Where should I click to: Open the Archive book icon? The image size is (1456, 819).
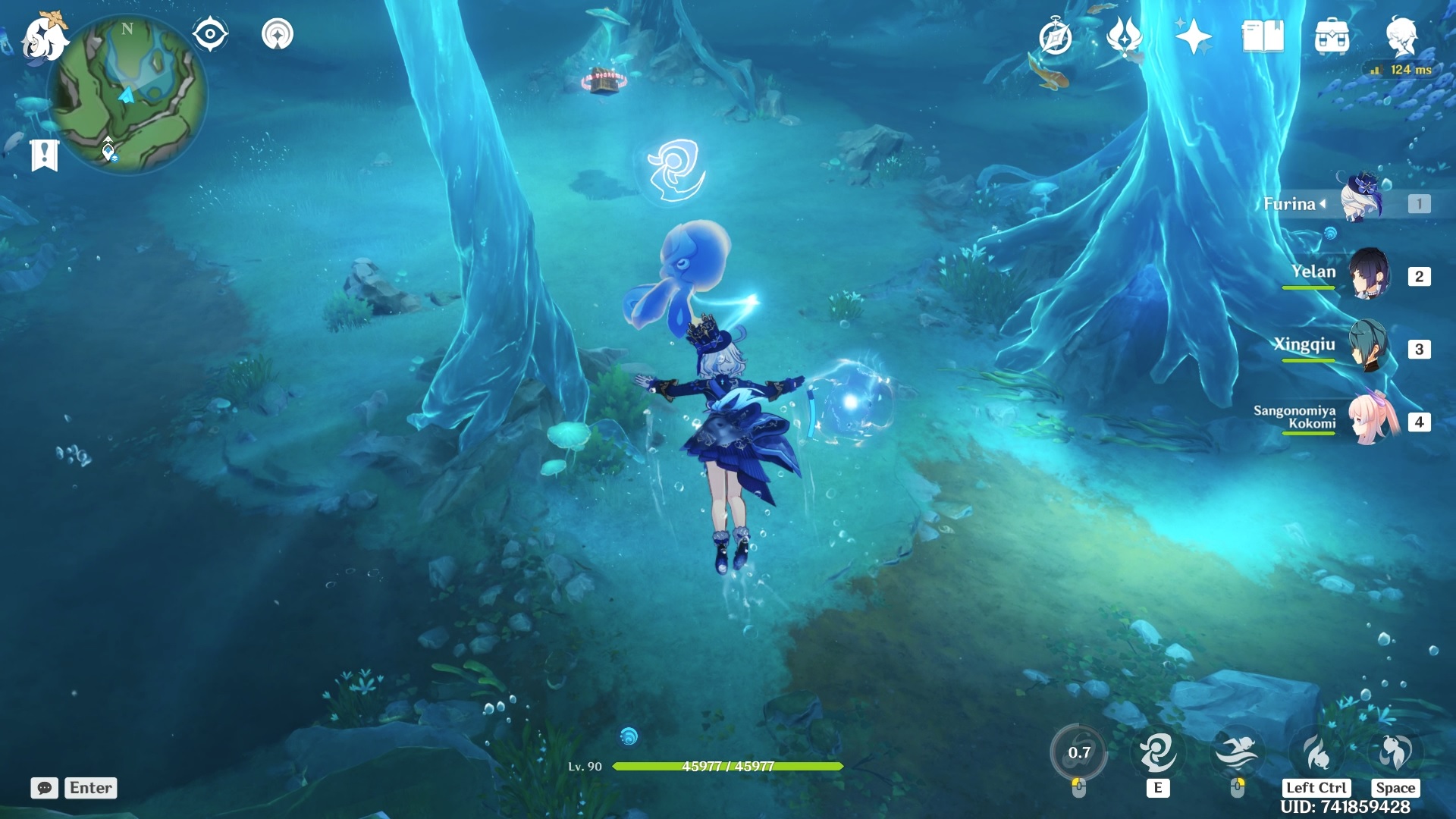[x=1263, y=33]
